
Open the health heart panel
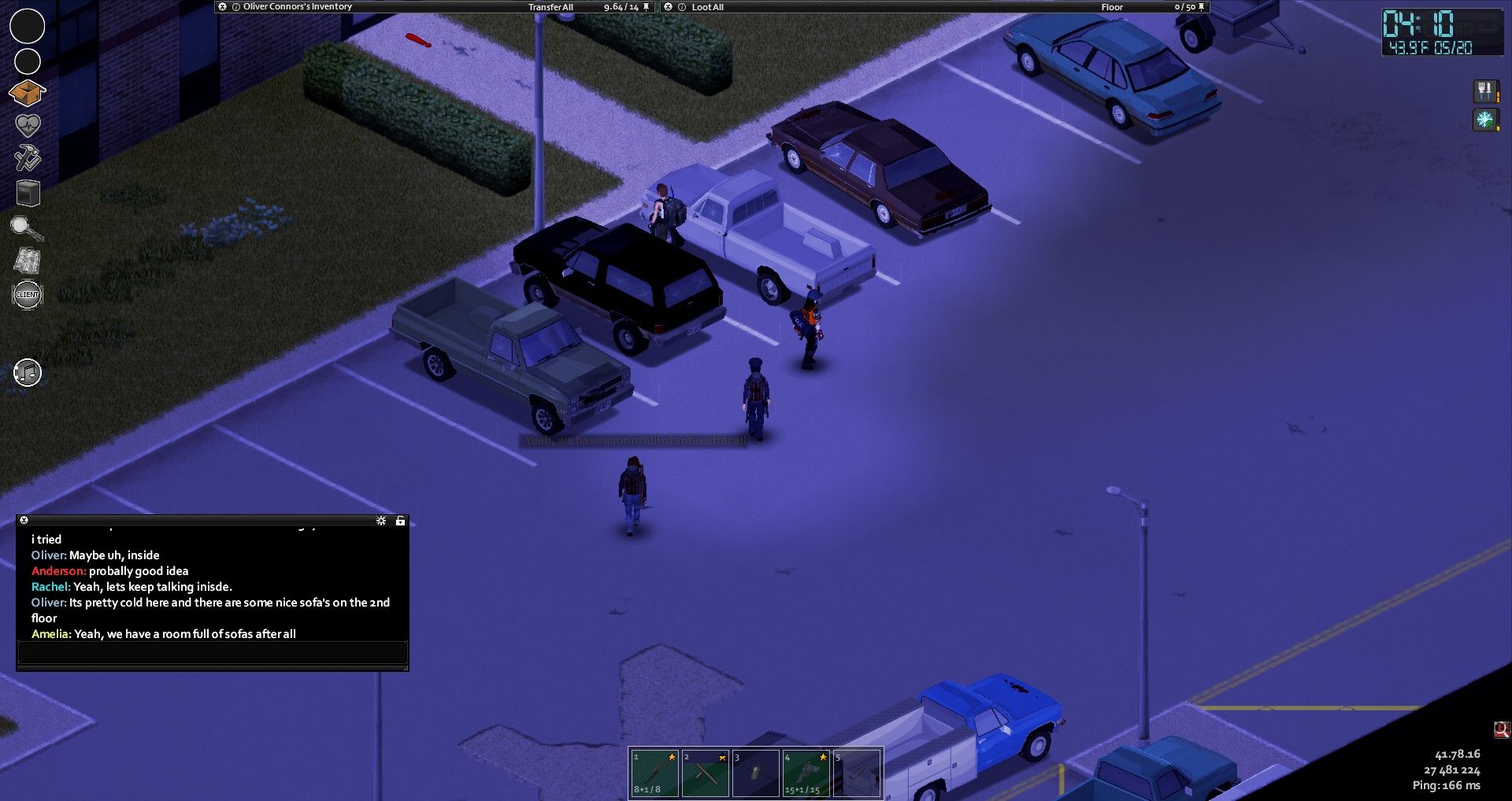(28, 125)
